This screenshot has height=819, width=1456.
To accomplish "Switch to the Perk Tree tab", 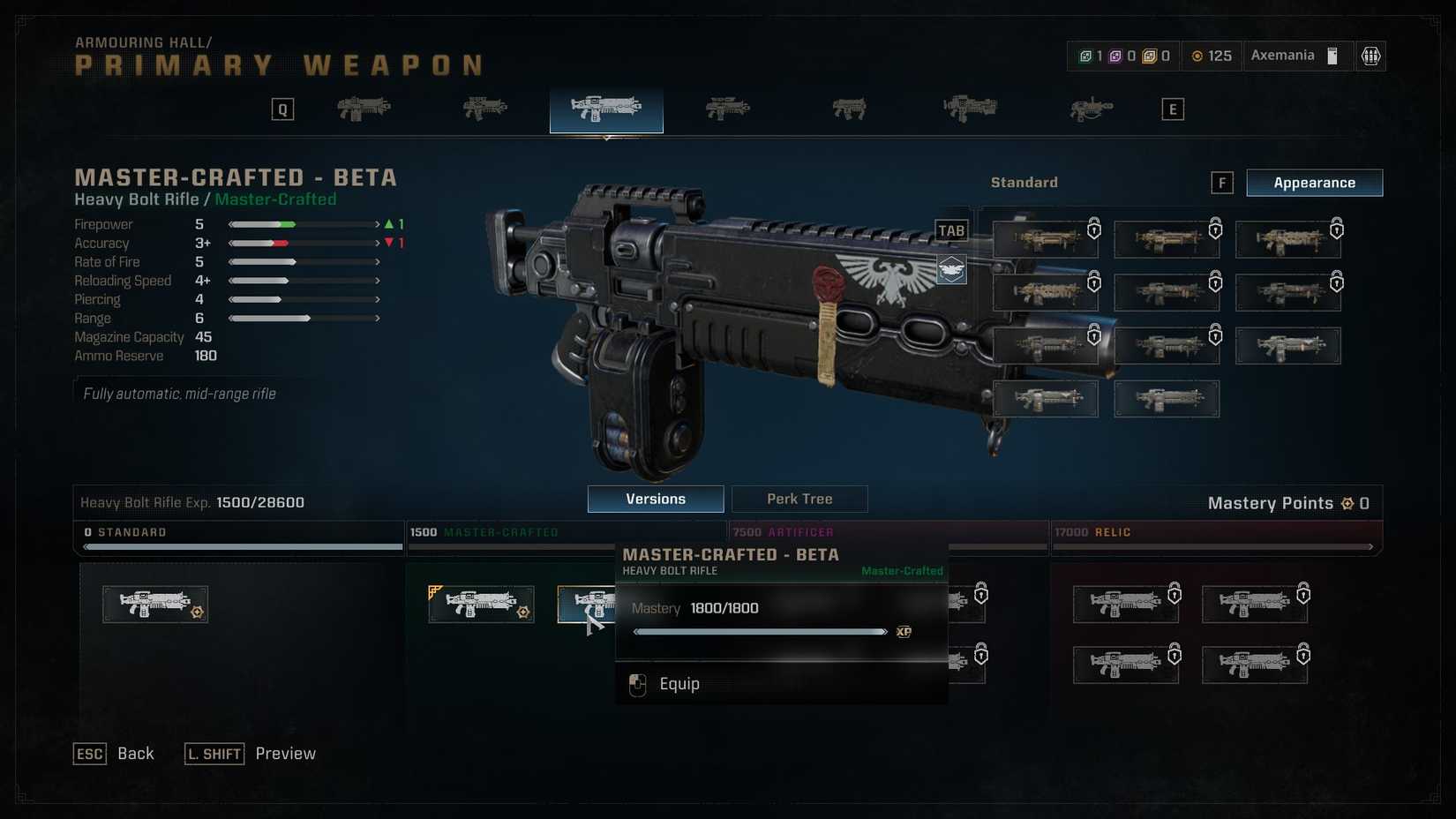I will (799, 499).
